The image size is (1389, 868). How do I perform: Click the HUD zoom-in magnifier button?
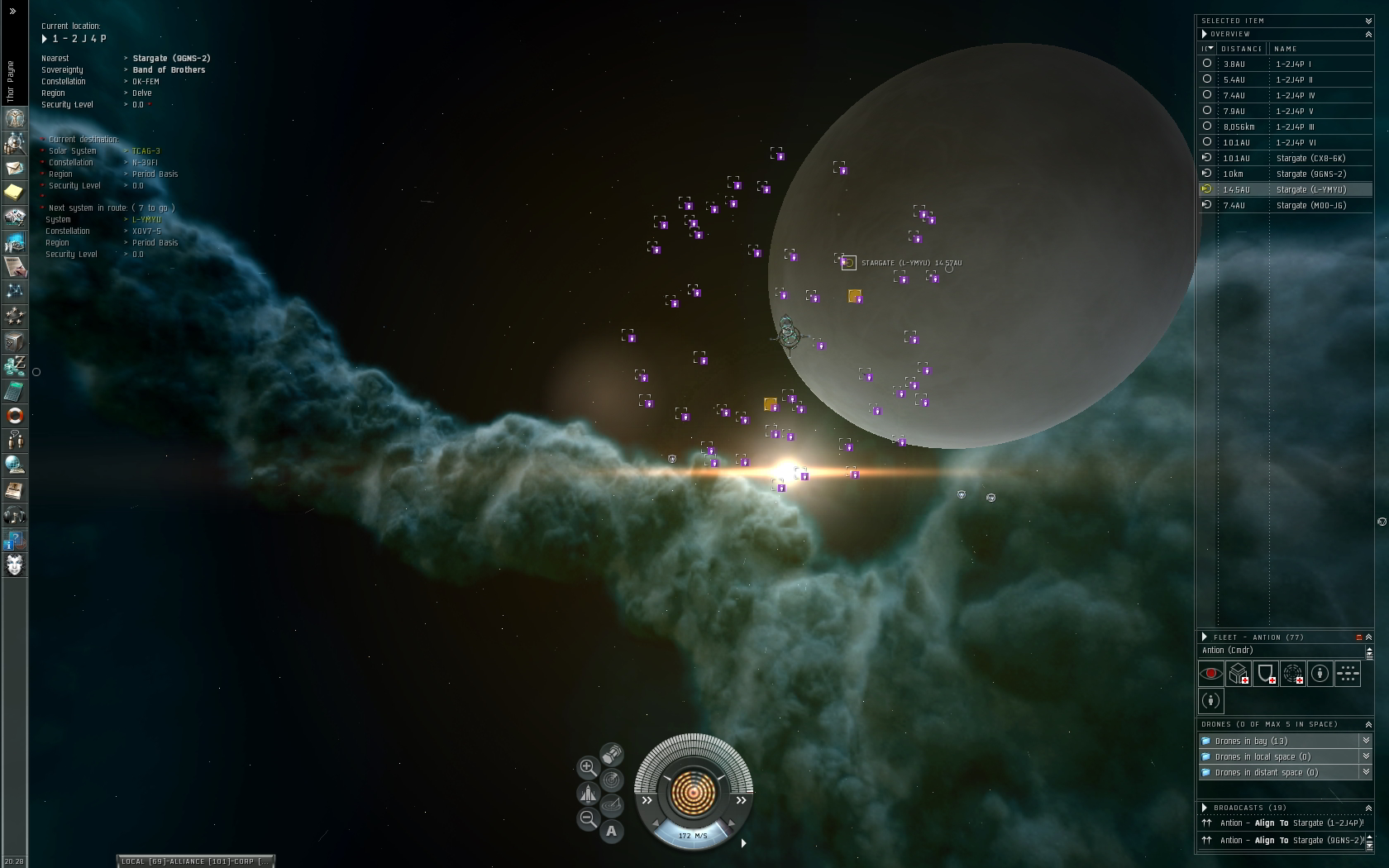pos(588,767)
